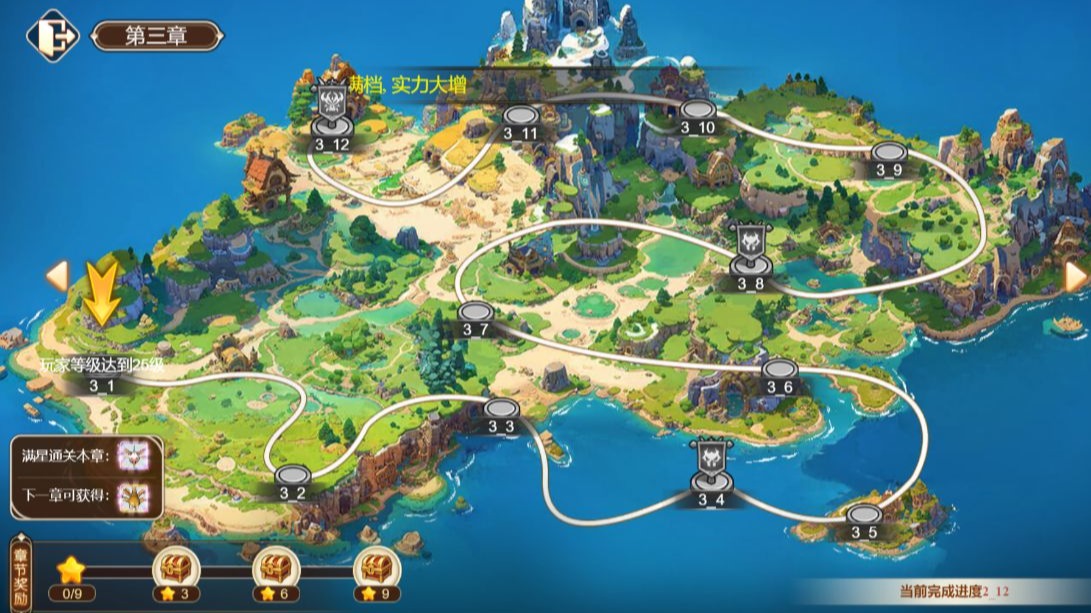This screenshot has height=613, width=1091.
Task: Go to the next chapter arrow
Action: click(1075, 276)
